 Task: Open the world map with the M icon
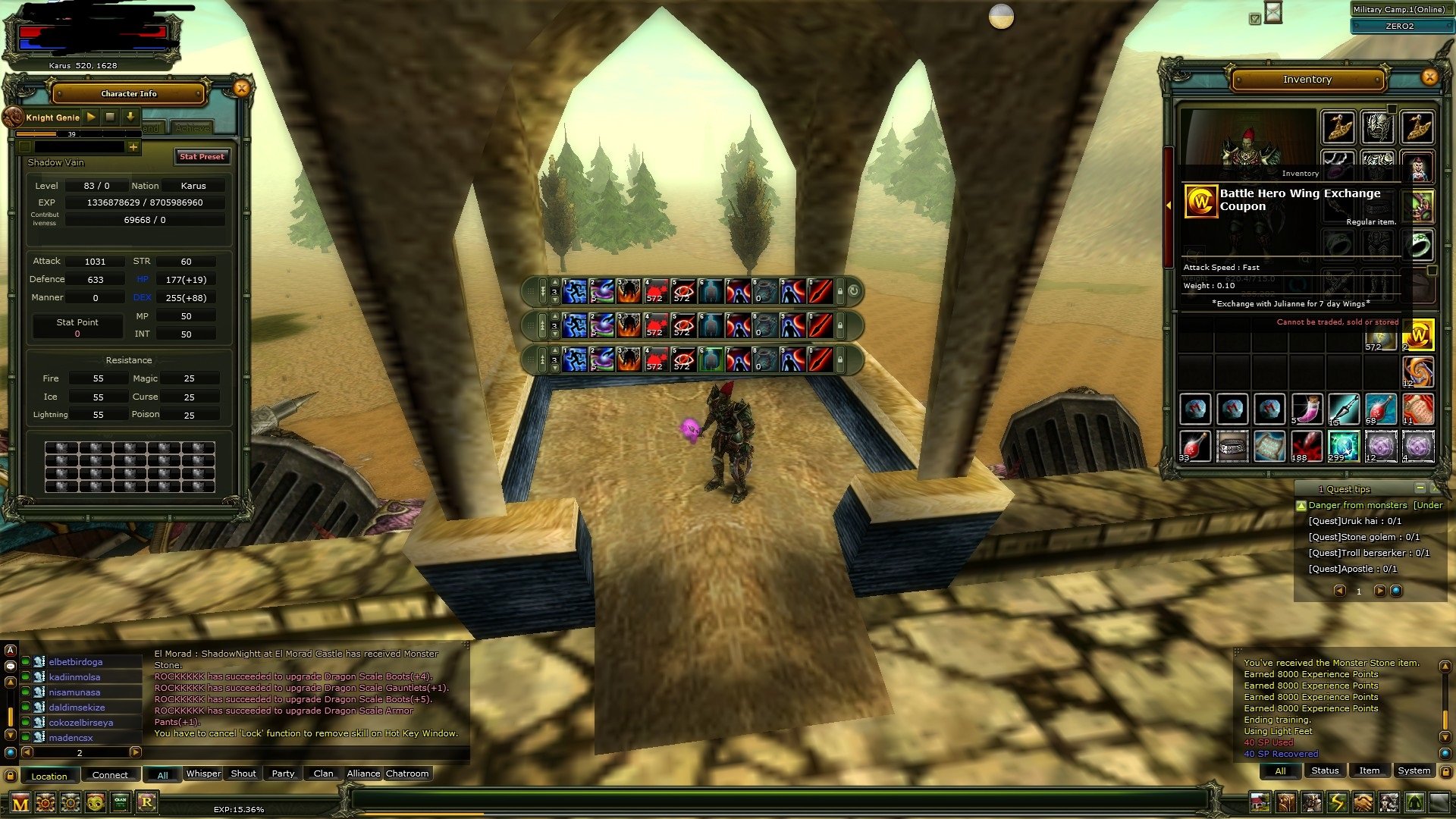(x=21, y=802)
